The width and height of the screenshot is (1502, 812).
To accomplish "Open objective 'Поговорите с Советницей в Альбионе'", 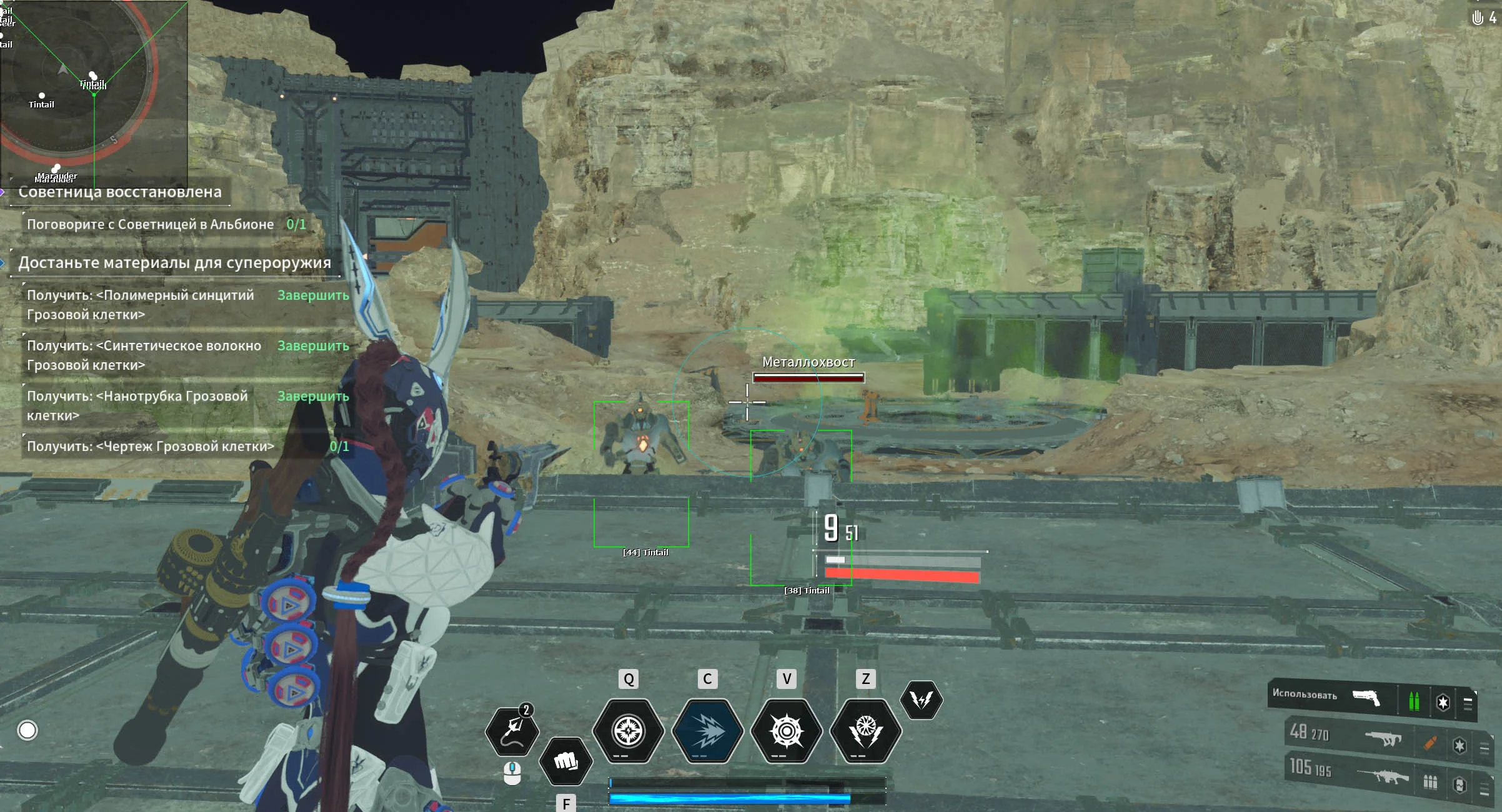I will coord(150,224).
